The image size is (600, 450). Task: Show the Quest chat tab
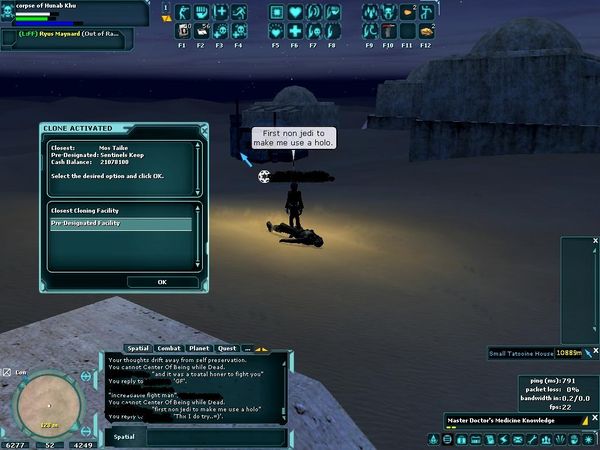click(227, 348)
